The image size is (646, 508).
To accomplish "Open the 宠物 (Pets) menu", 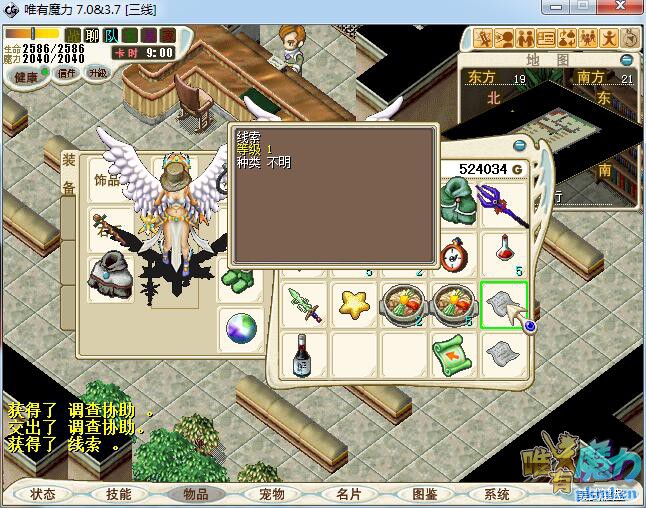I will 271,494.
